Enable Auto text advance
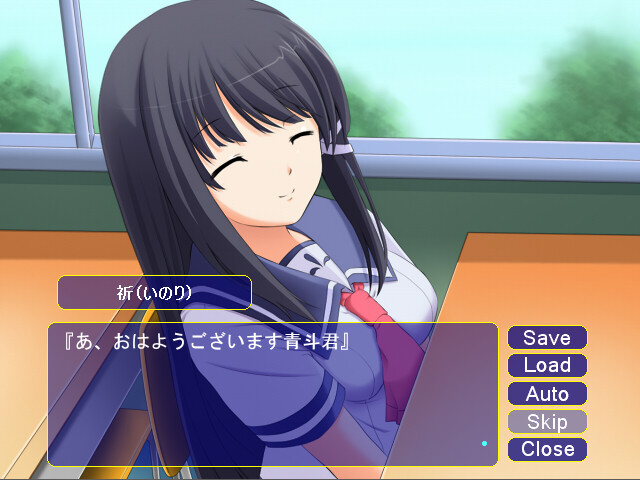 [x=547, y=394]
